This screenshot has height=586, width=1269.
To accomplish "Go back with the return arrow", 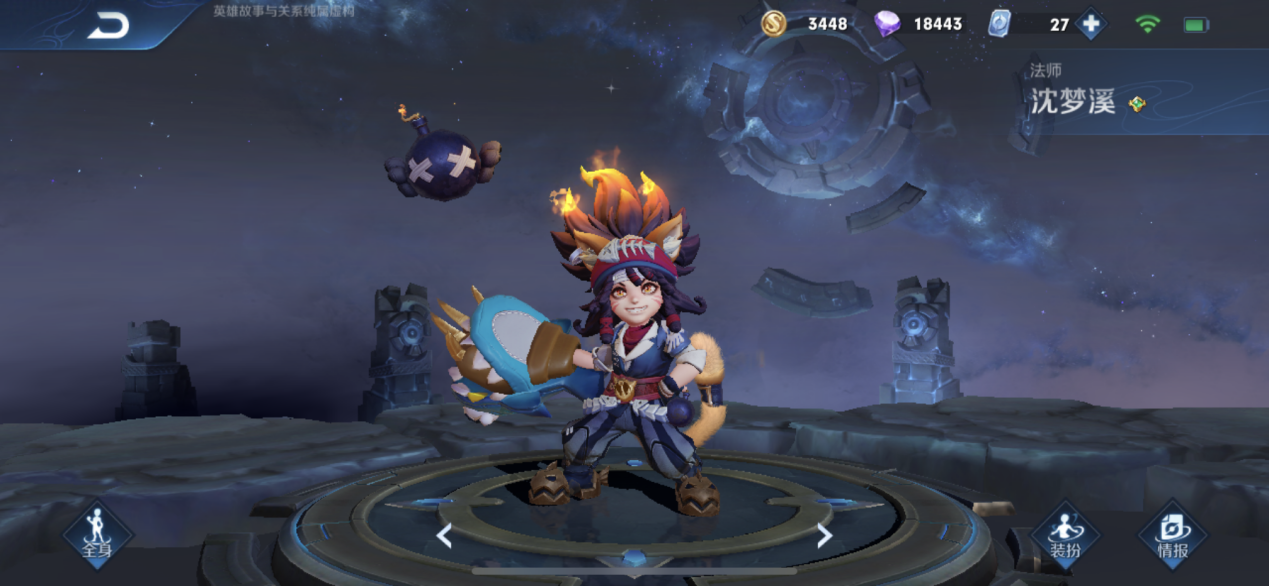I will click(x=108, y=26).
